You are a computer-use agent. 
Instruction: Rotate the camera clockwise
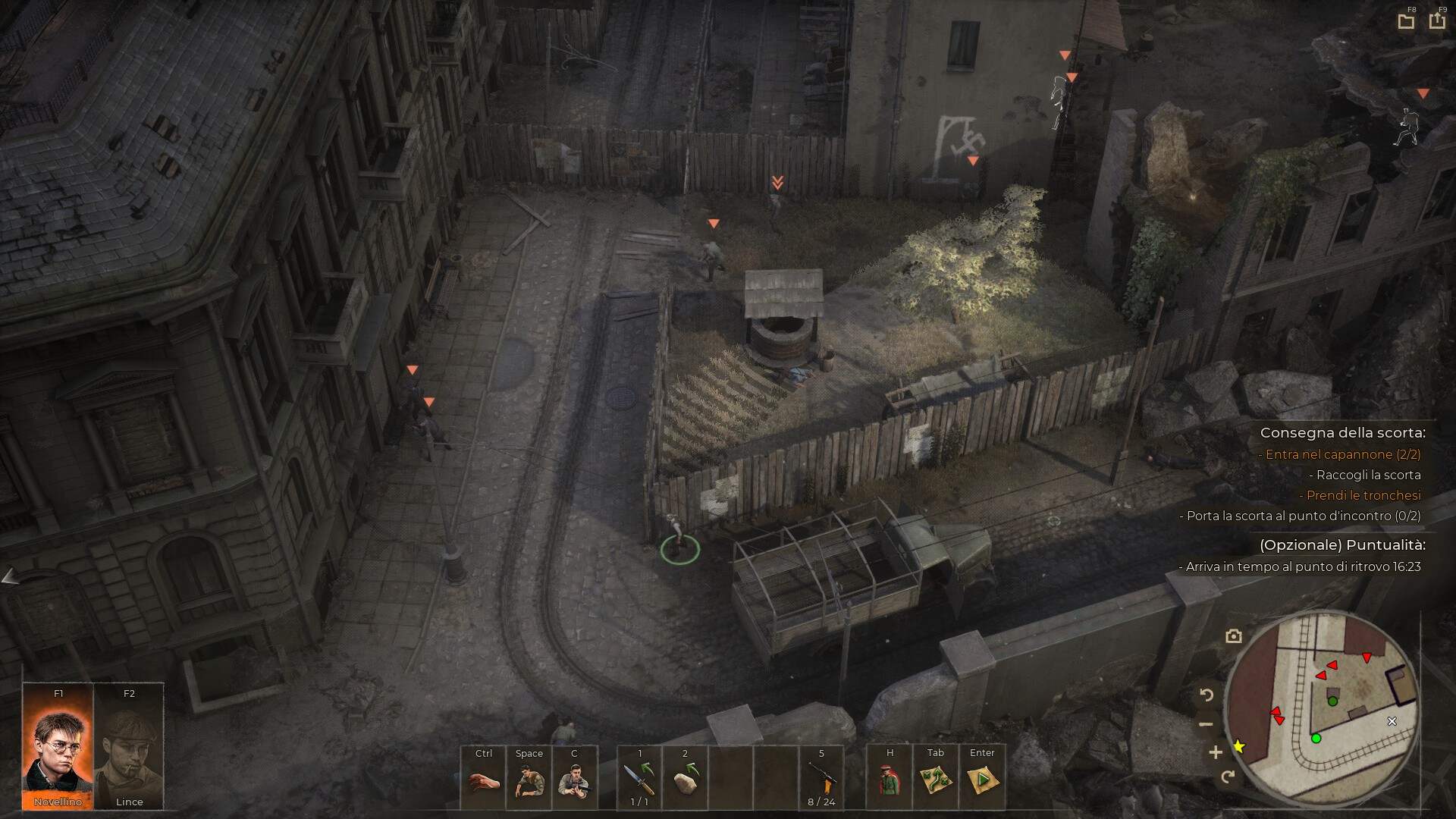point(1228,777)
